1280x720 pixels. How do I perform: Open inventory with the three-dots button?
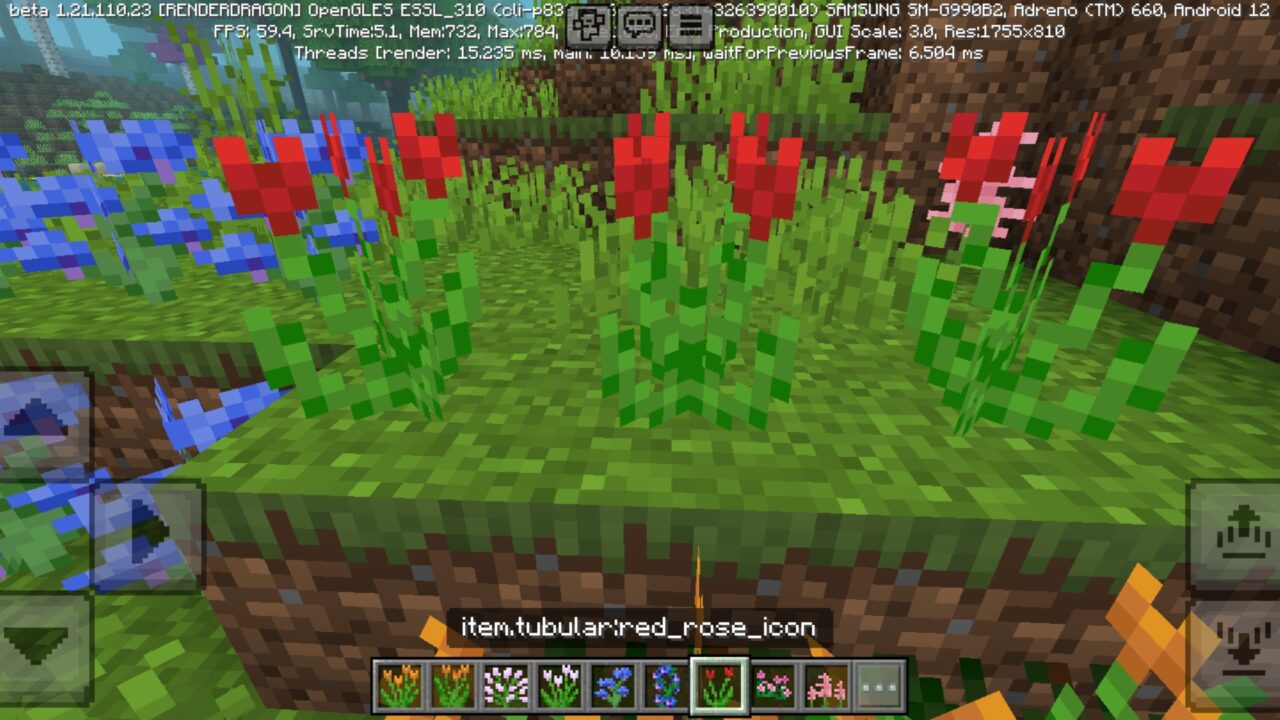(x=880, y=686)
